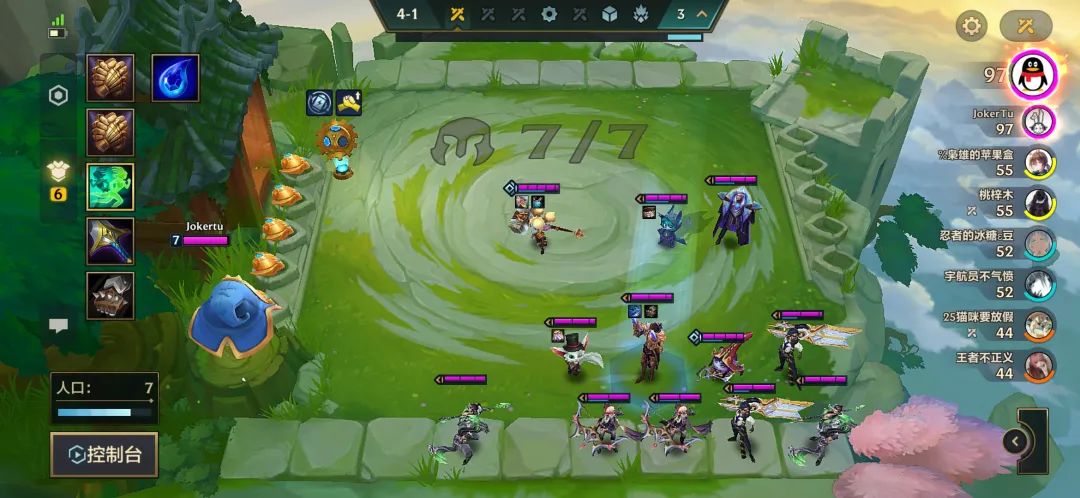This screenshot has height=498, width=1080.
Task: Expand the stage tracker with the arrow
Action: coord(702,14)
